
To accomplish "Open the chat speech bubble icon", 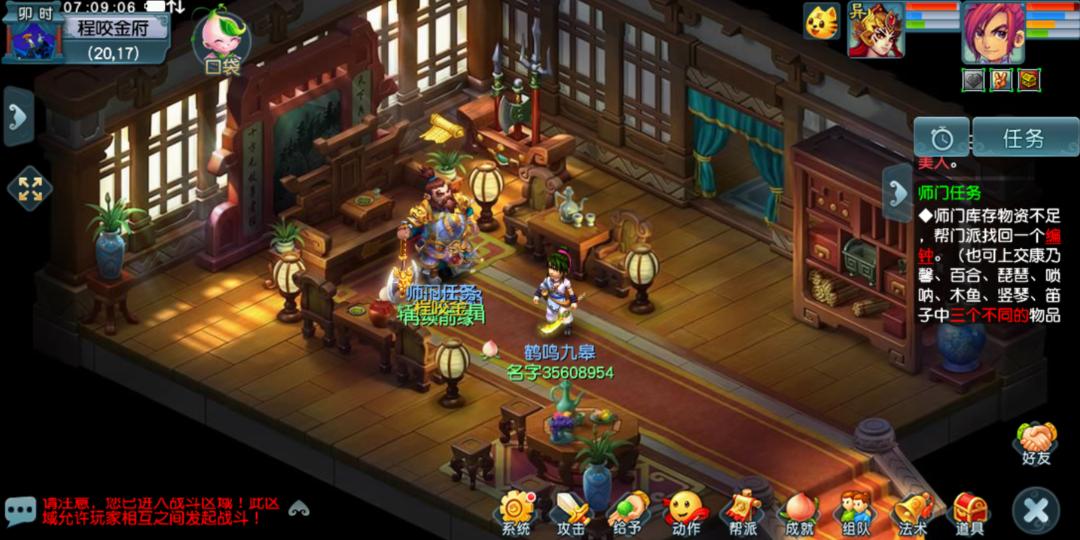I will tap(20, 511).
